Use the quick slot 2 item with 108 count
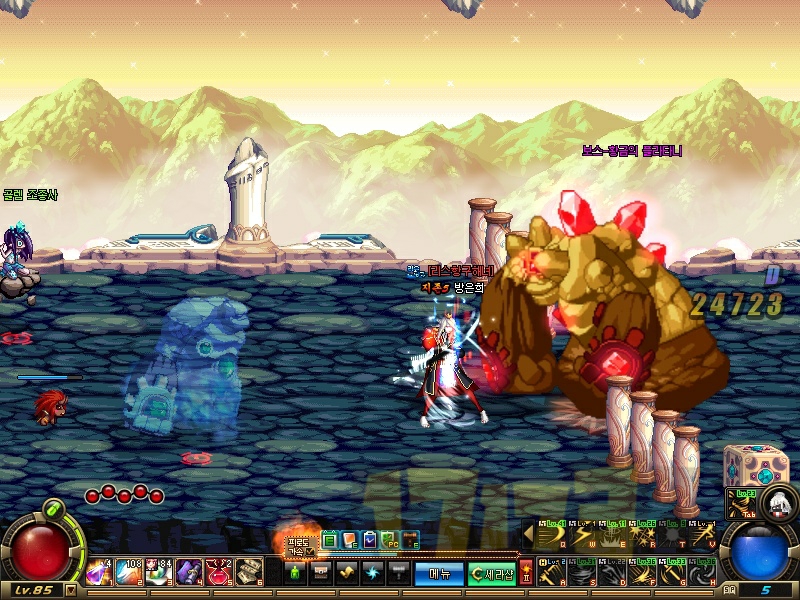Screen dimensions: 800x600 click(128, 572)
